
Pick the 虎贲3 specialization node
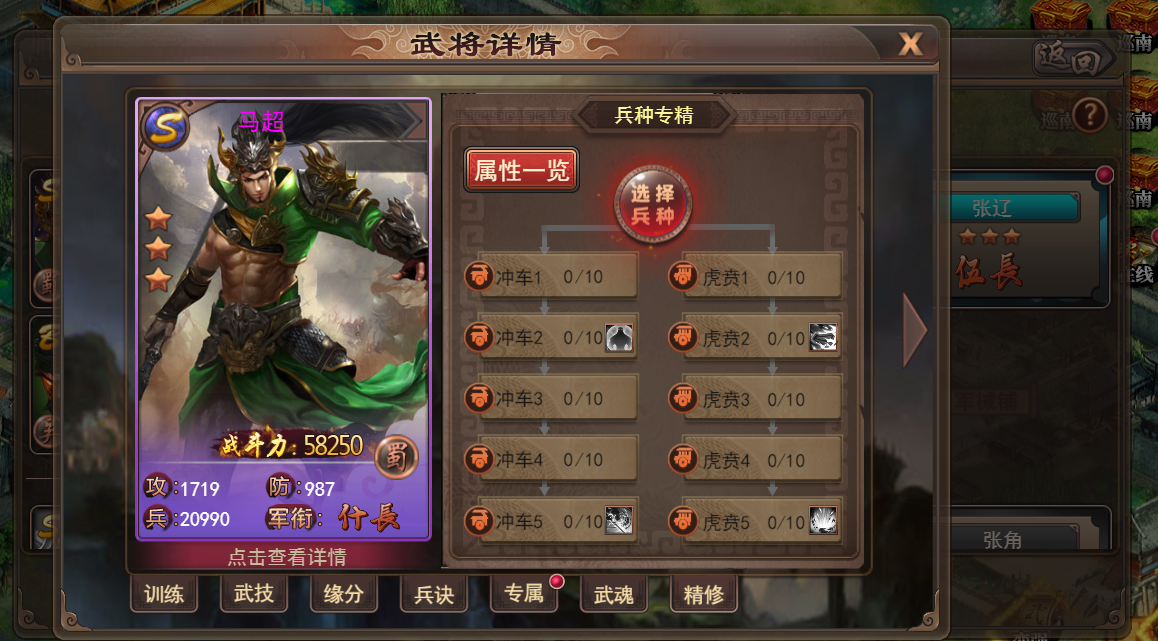[x=757, y=399]
